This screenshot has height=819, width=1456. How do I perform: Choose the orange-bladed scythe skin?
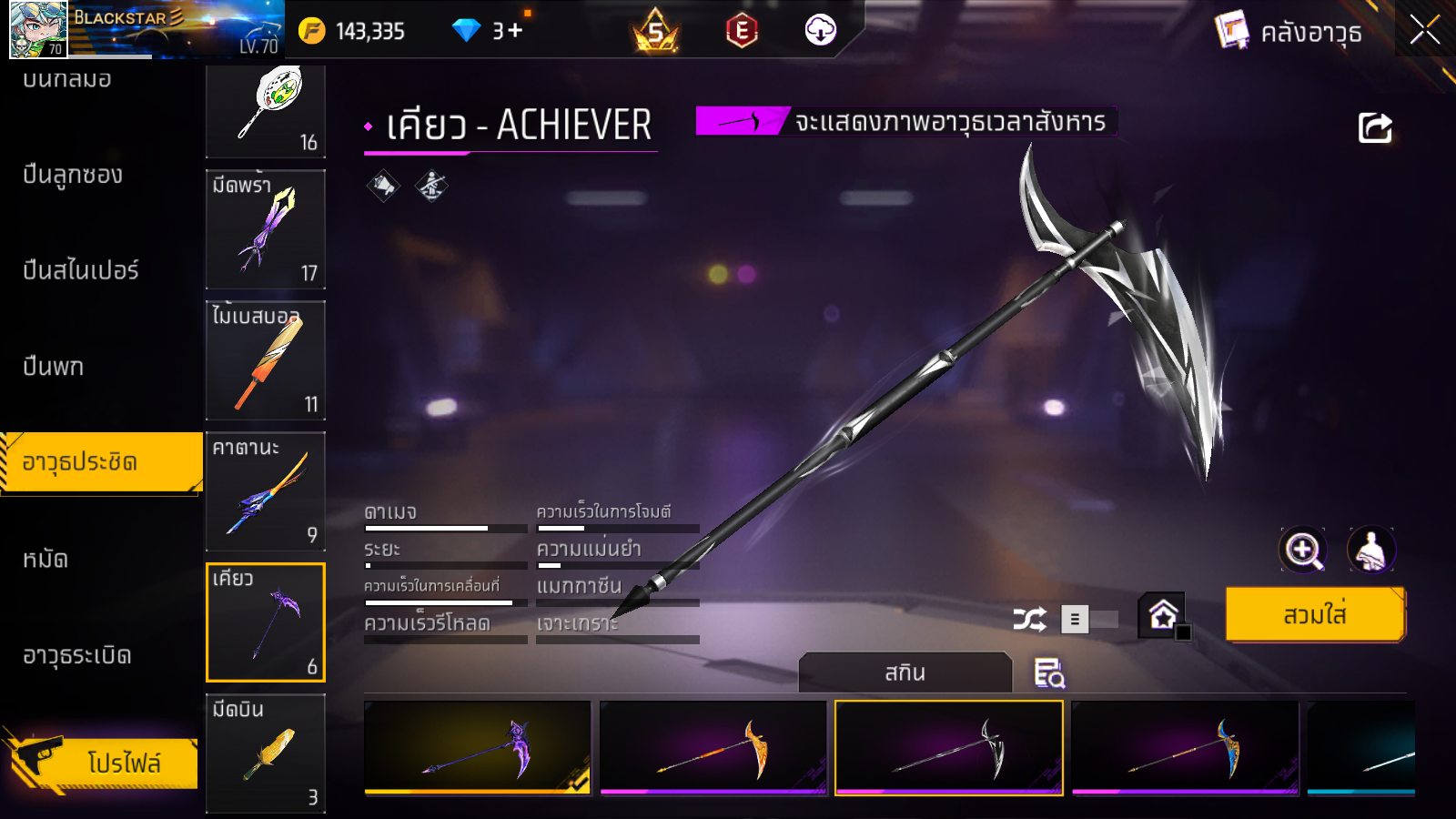pos(713,748)
